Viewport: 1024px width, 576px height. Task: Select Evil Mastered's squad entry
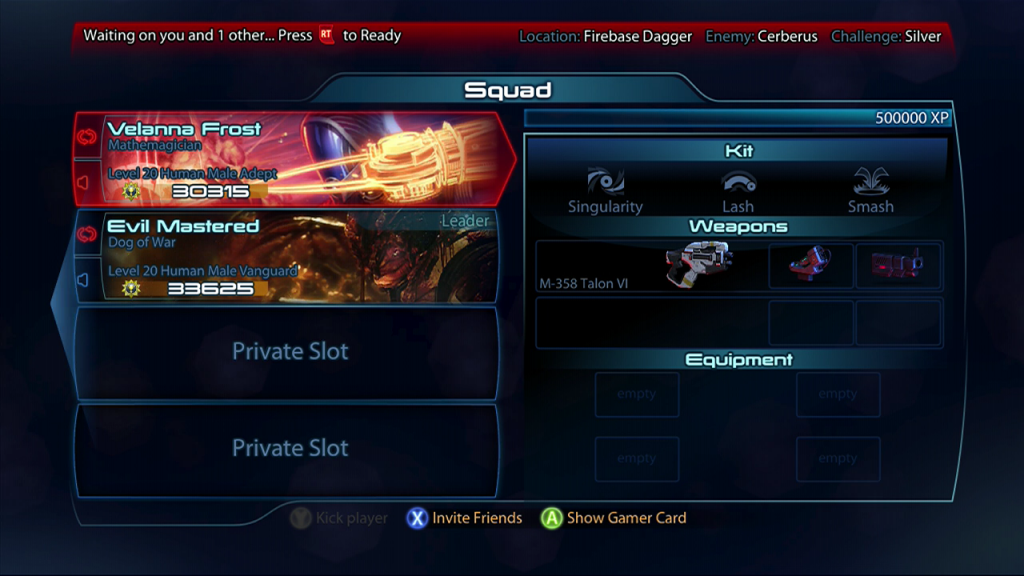(x=290, y=256)
